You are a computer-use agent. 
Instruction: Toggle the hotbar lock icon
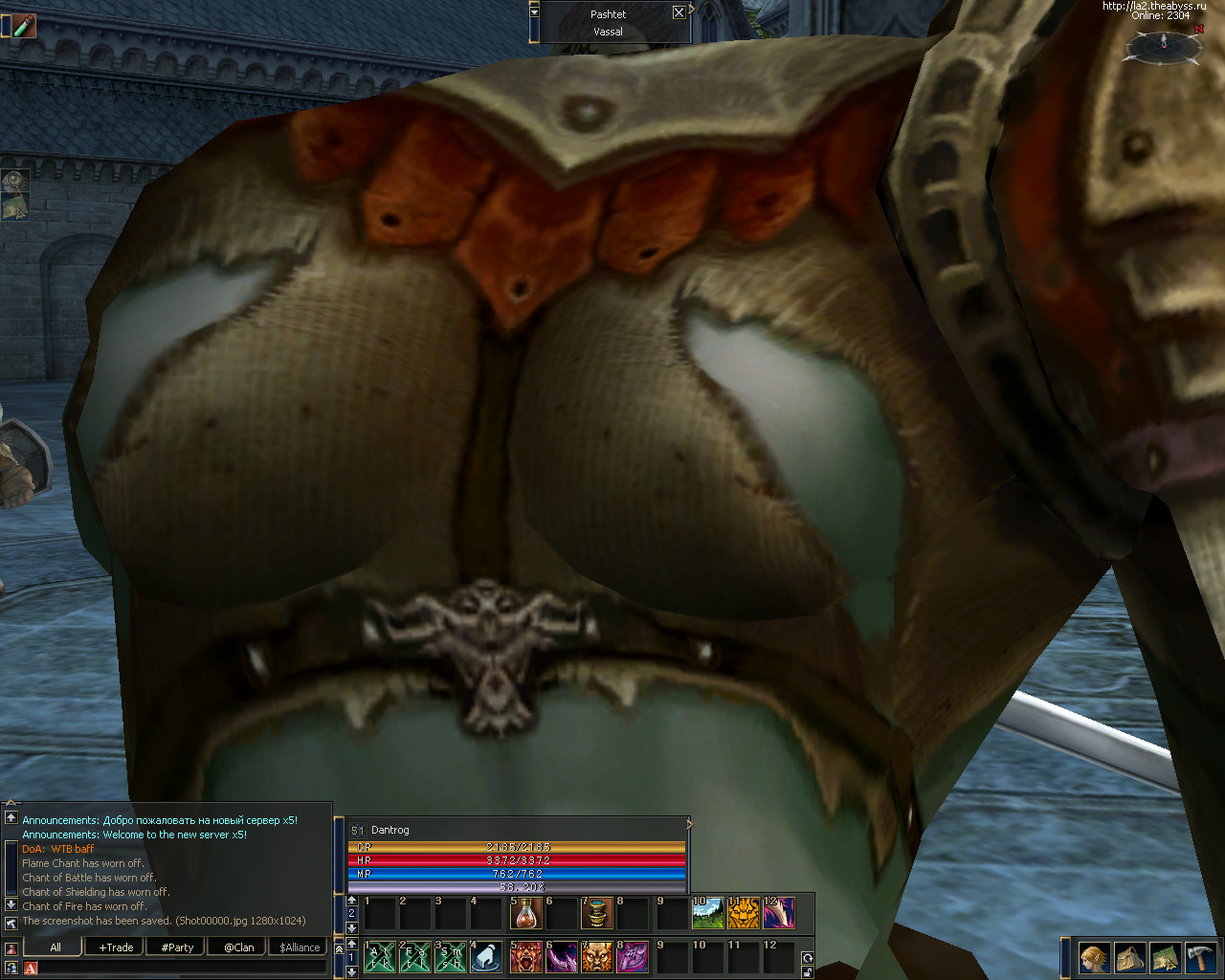click(x=807, y=972)
